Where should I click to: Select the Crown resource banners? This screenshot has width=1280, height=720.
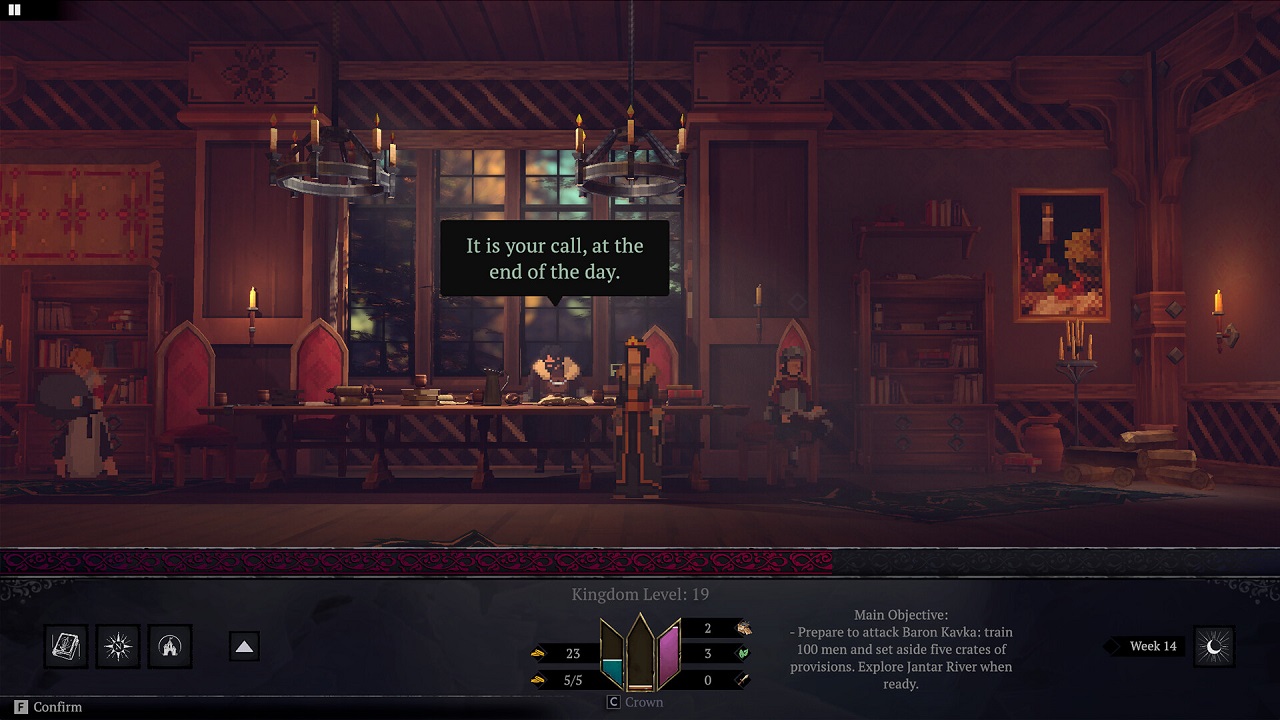click(640, 653)
